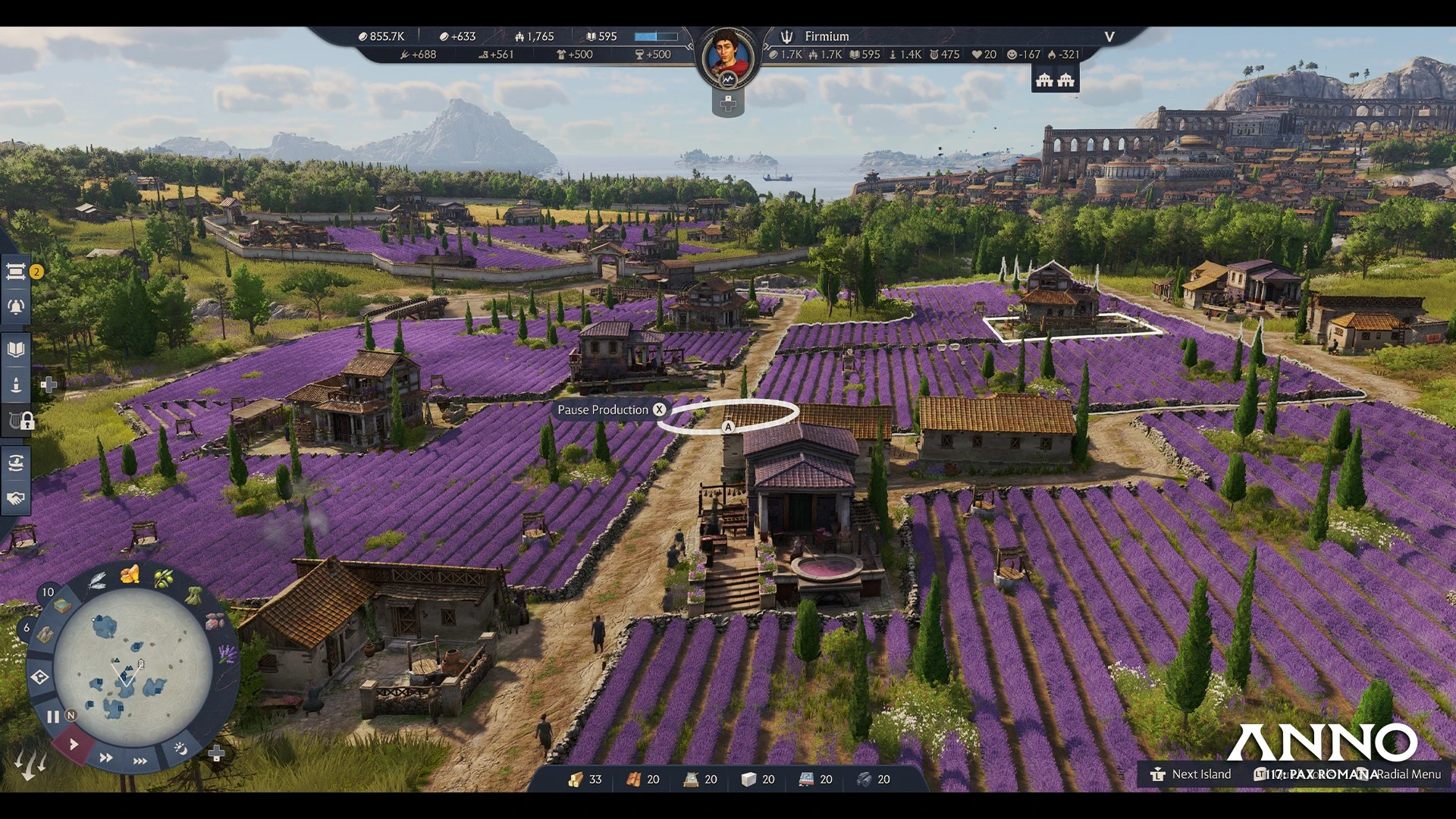The height and width of the screenshot is (819, 1456).
Task: Select the lavender resource on minimap ring
Action: point(227,654)
